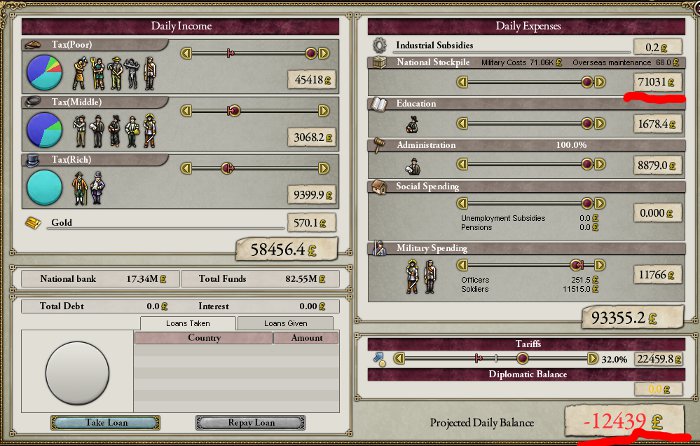Image resolution: width=700 pixels, height=446 pixels.
Task: Reduce National Stockpile spending with left arrow
Action: click(x=463, y=82)
